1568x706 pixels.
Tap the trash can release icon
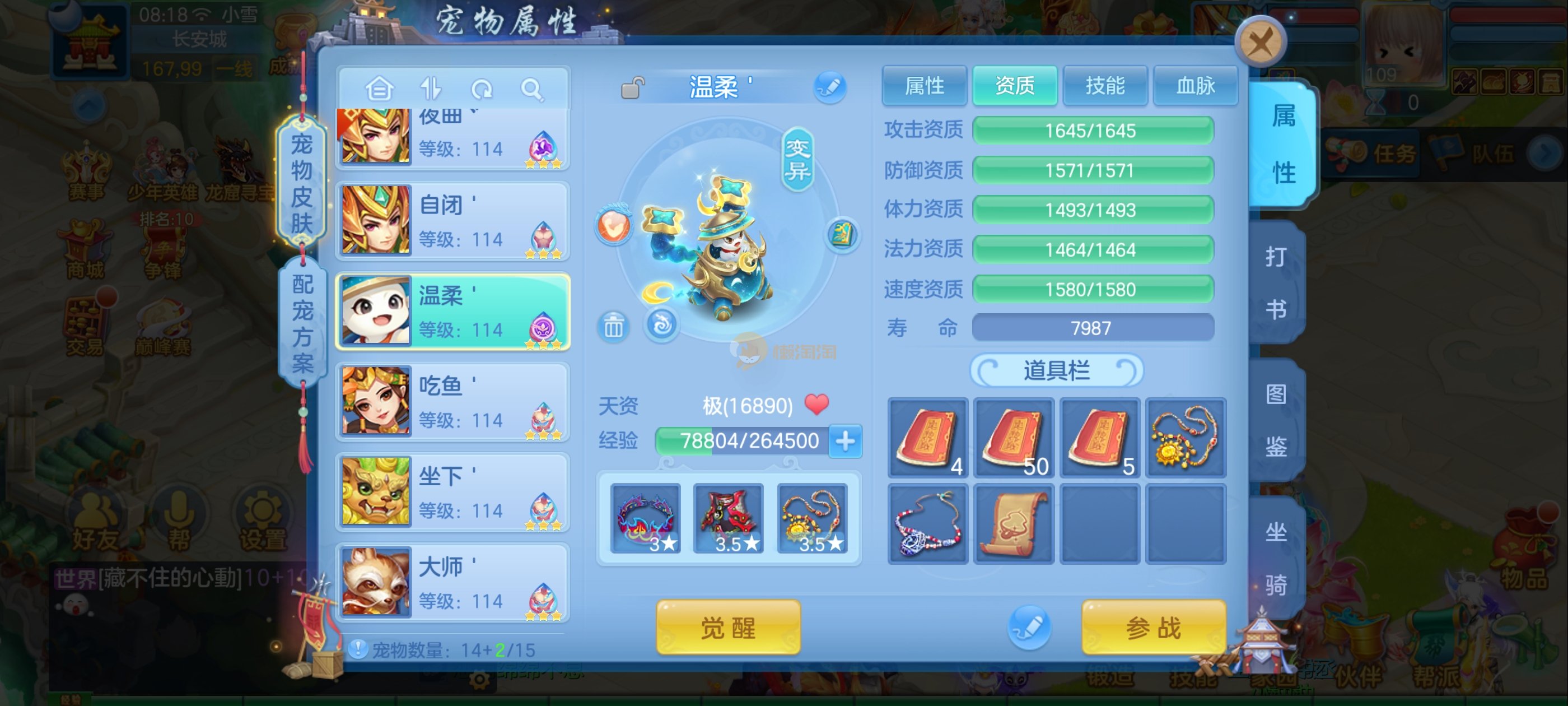pos(613,327)
